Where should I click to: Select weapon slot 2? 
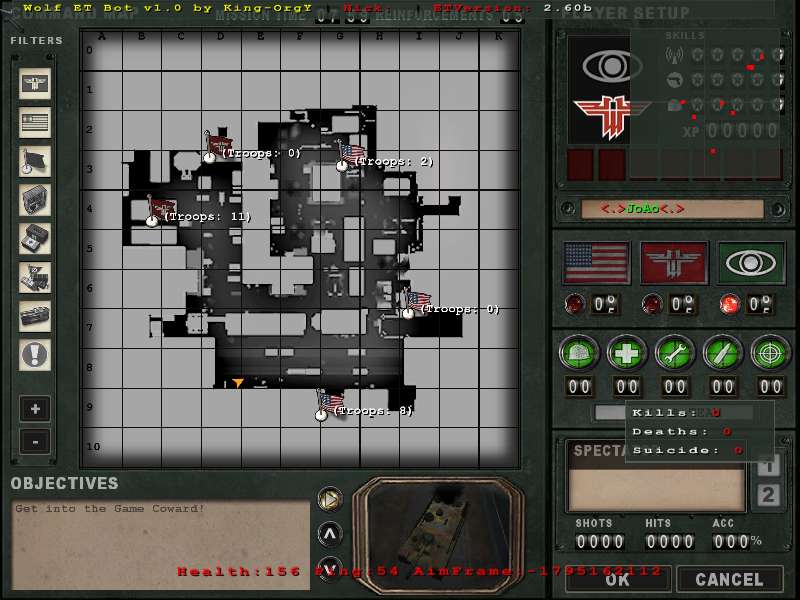768,495
